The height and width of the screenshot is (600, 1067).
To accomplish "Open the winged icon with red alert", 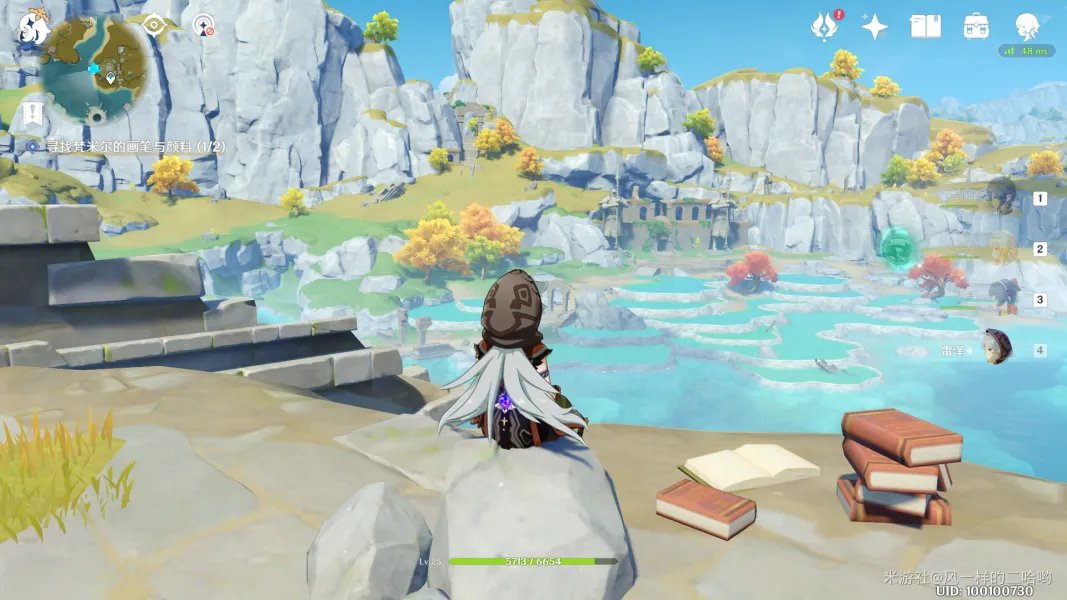I will (x=825, y=26).
